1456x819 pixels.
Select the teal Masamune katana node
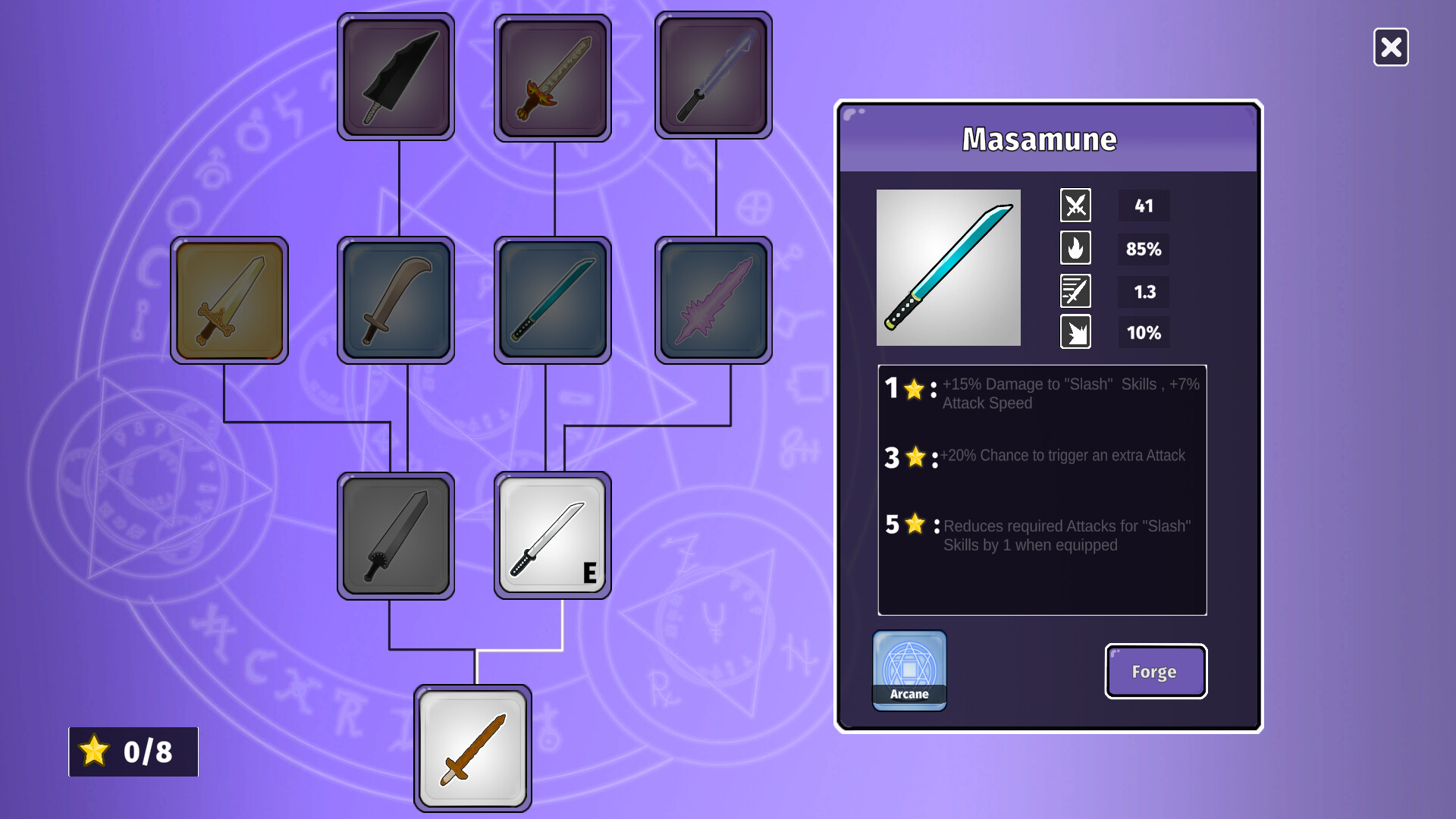pos(551,299)
